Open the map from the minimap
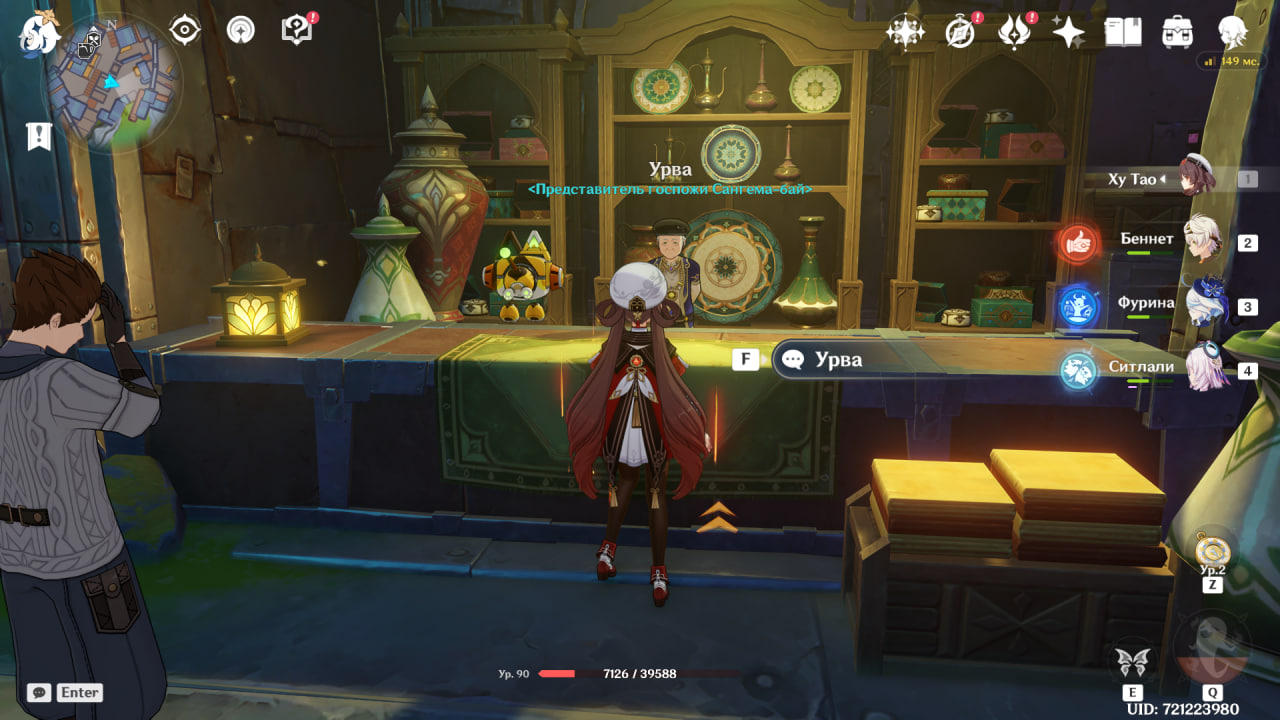This screenshot has width=1280, height=720. pyautogui.click(x=111, y=85)
